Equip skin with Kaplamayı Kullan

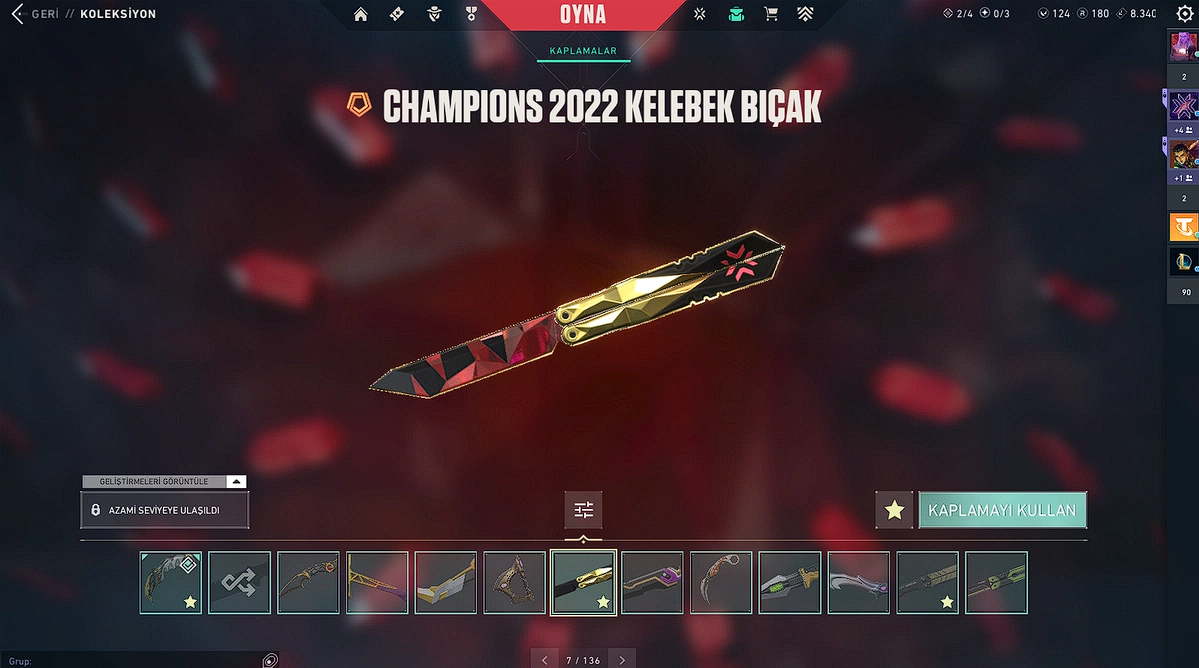coord(1002,510)
